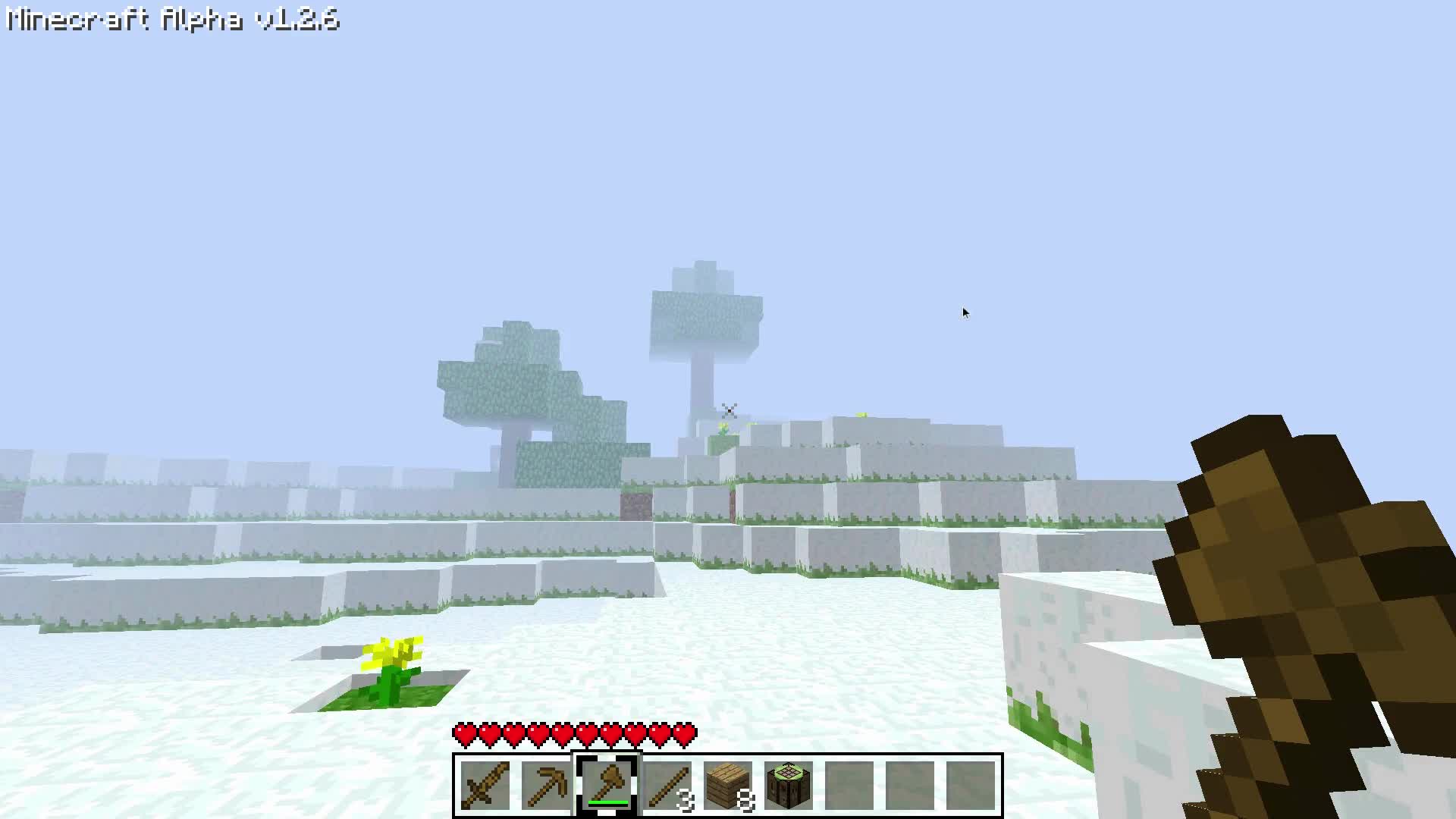Select the wooden axe in the hotbar
The height and width of the screenshot is (819, 1456).
click(x=607, y=786)
